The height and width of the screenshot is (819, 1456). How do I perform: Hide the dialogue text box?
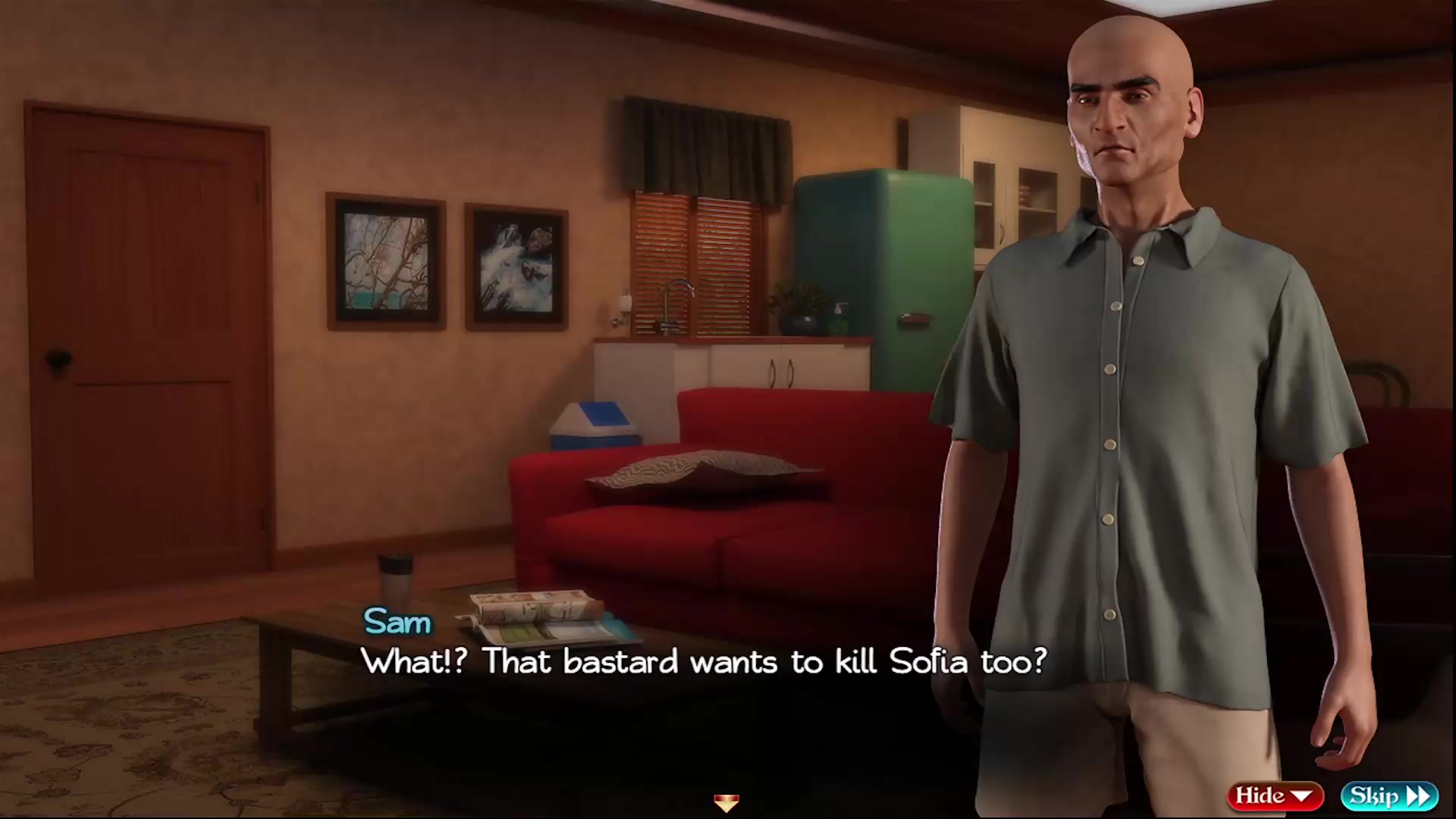pos(1274,795)
